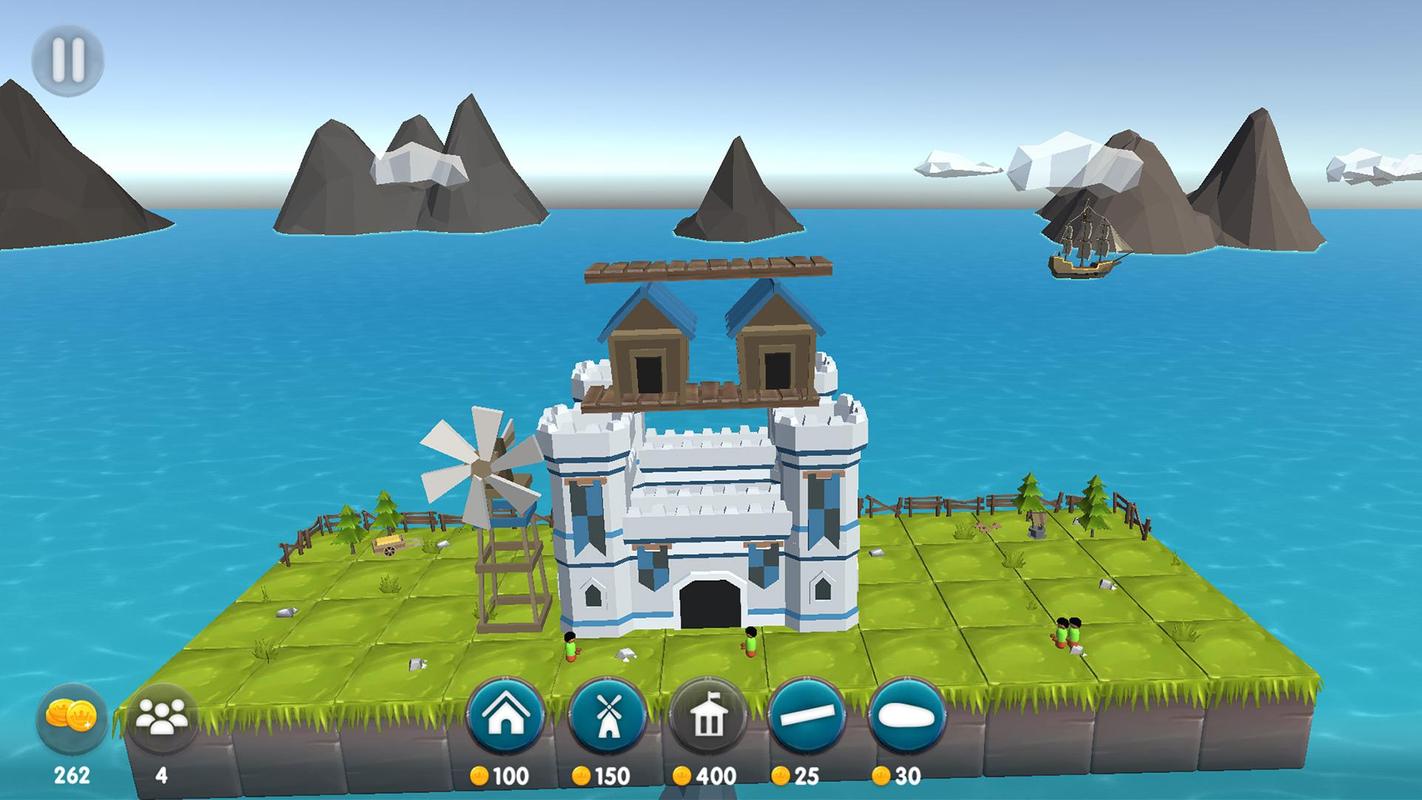The width and height of the screenshot is (1422, 800).
Task: Open the population people icon
Action: 162,718
